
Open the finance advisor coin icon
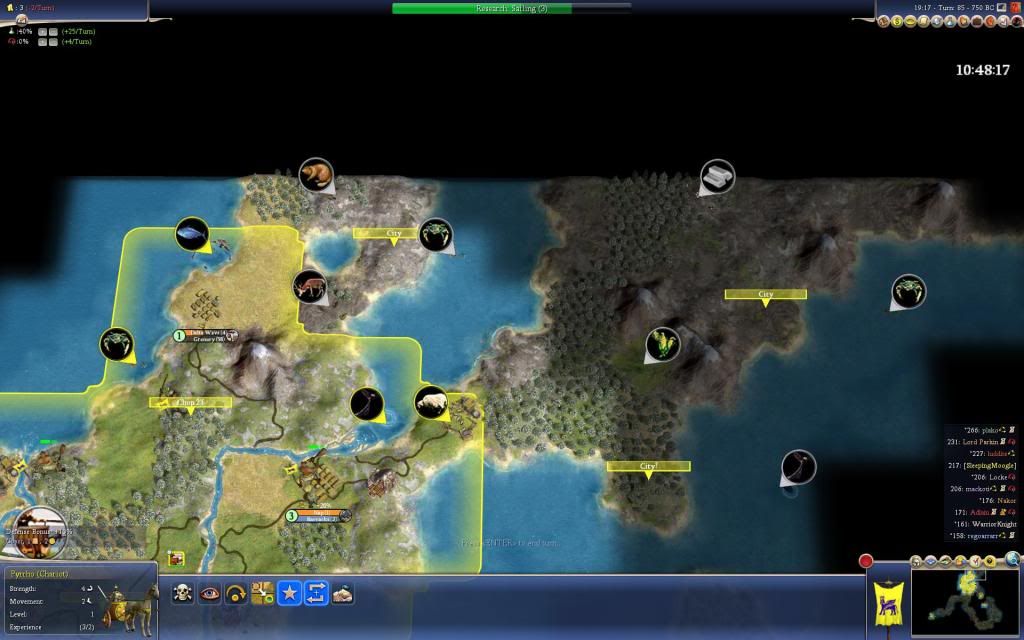tap(898, 22)
